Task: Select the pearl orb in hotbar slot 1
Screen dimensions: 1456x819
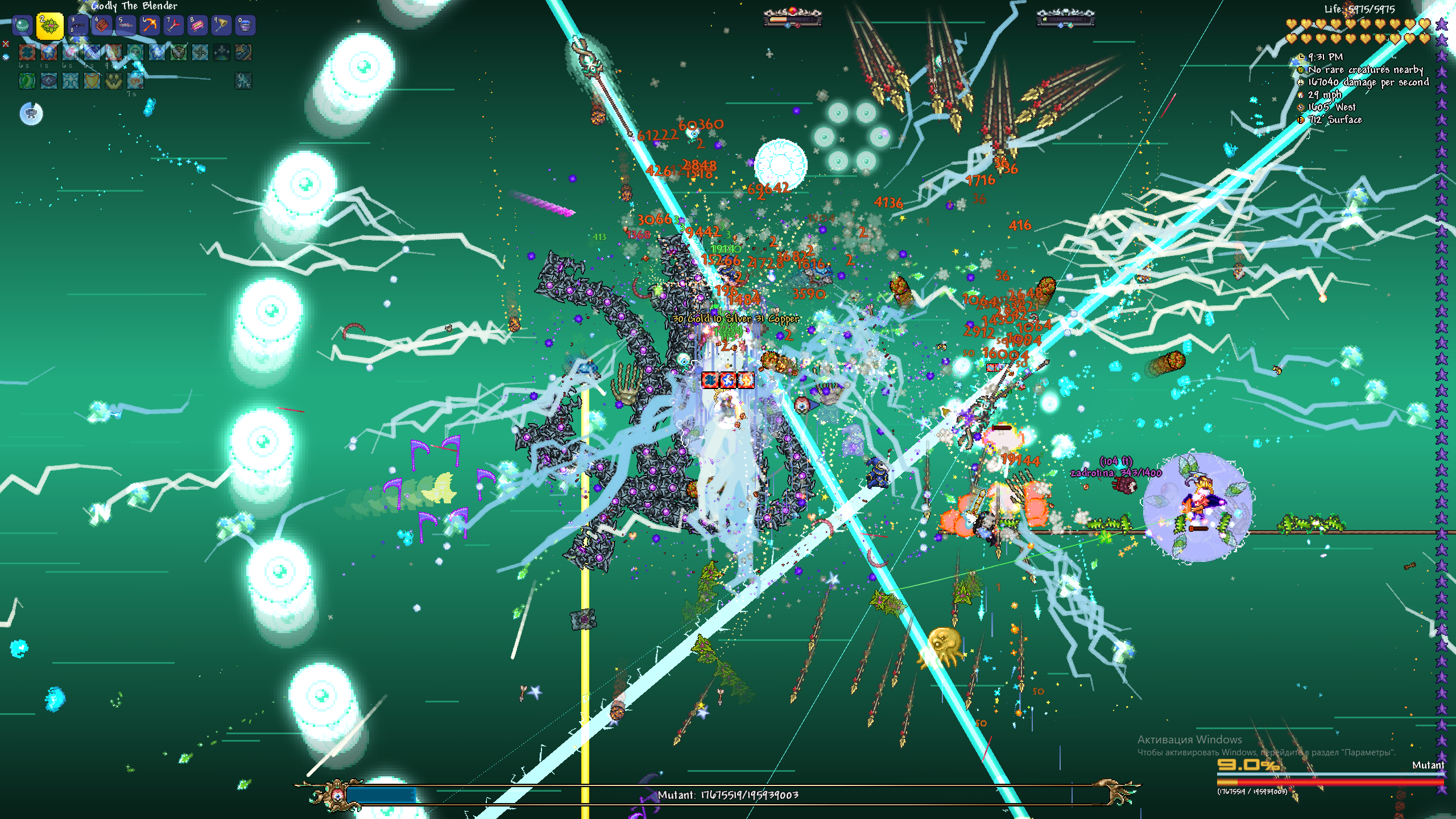Action: (22, 26)
